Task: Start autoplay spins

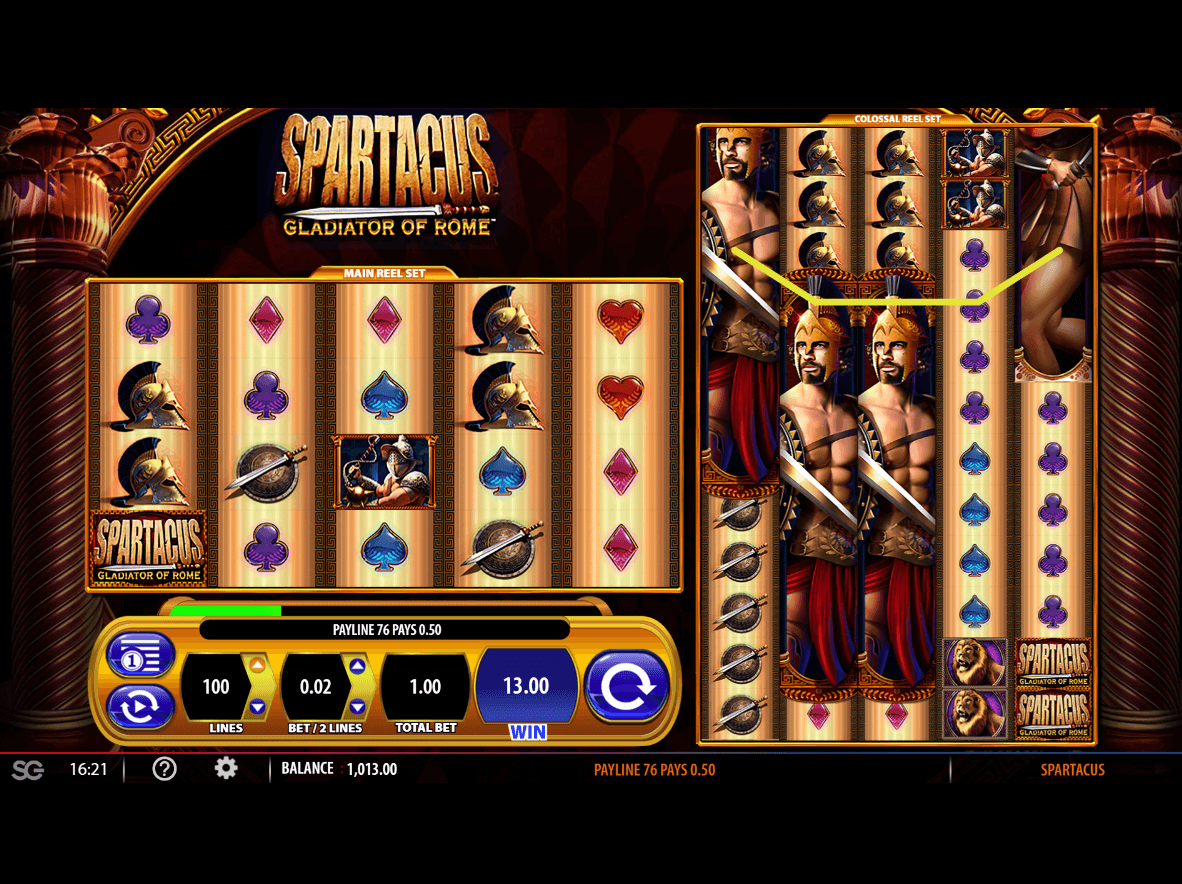Action: coord(140,706)
